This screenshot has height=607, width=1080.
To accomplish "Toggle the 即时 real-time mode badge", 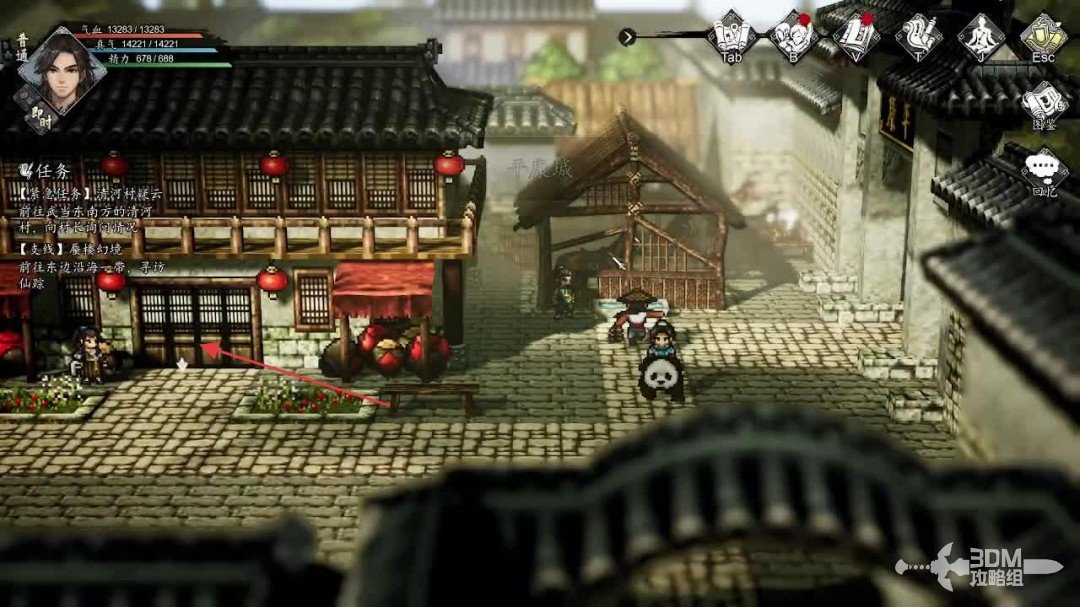I will click(41, 118).
